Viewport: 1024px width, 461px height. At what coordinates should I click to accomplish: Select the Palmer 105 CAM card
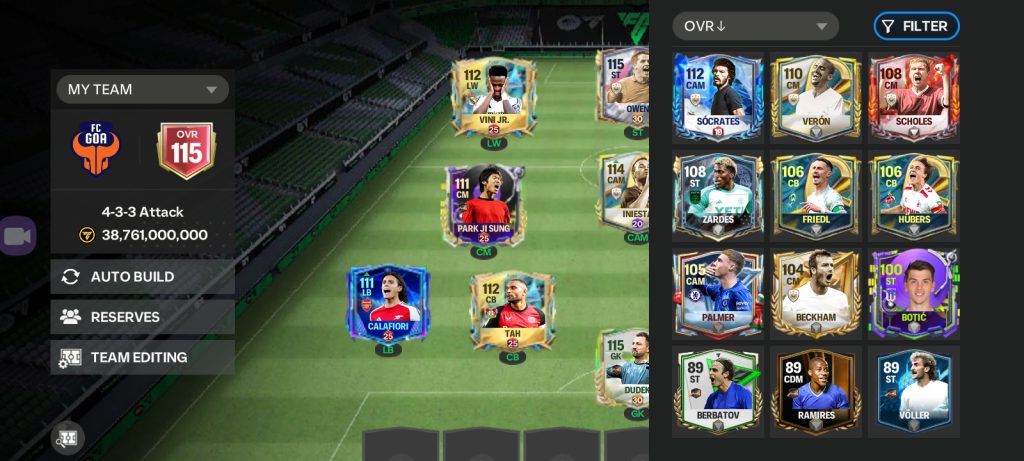coord(718,292)
